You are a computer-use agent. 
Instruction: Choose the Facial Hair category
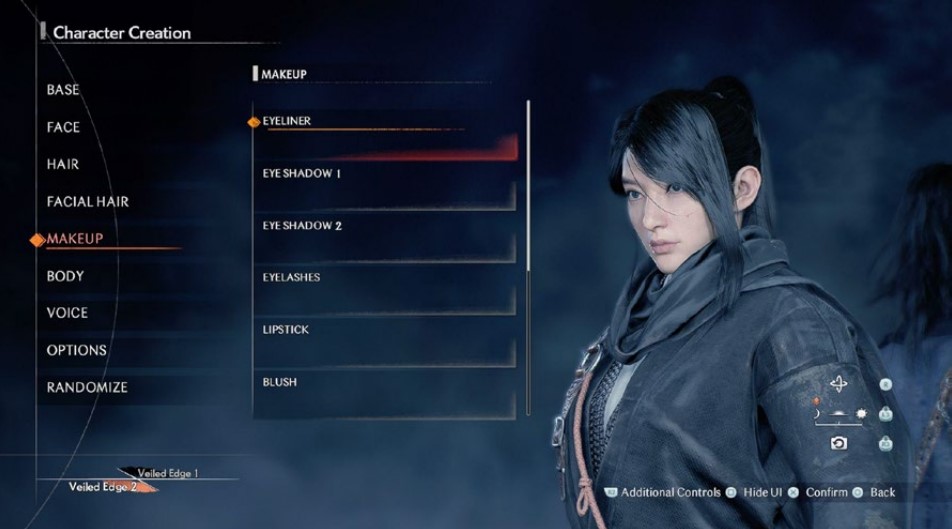(88, 201)
